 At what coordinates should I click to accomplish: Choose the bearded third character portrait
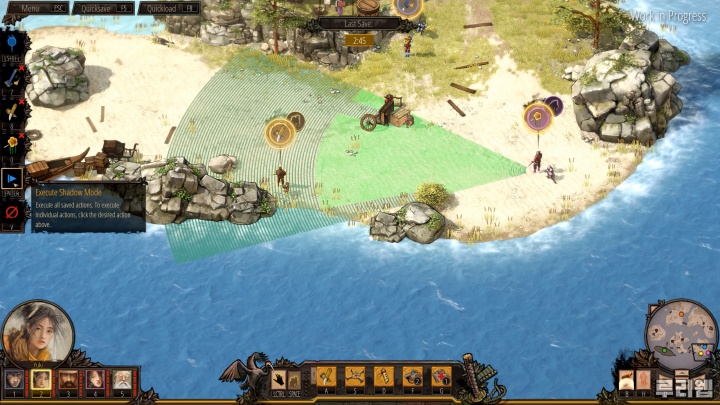pos(68,379)
